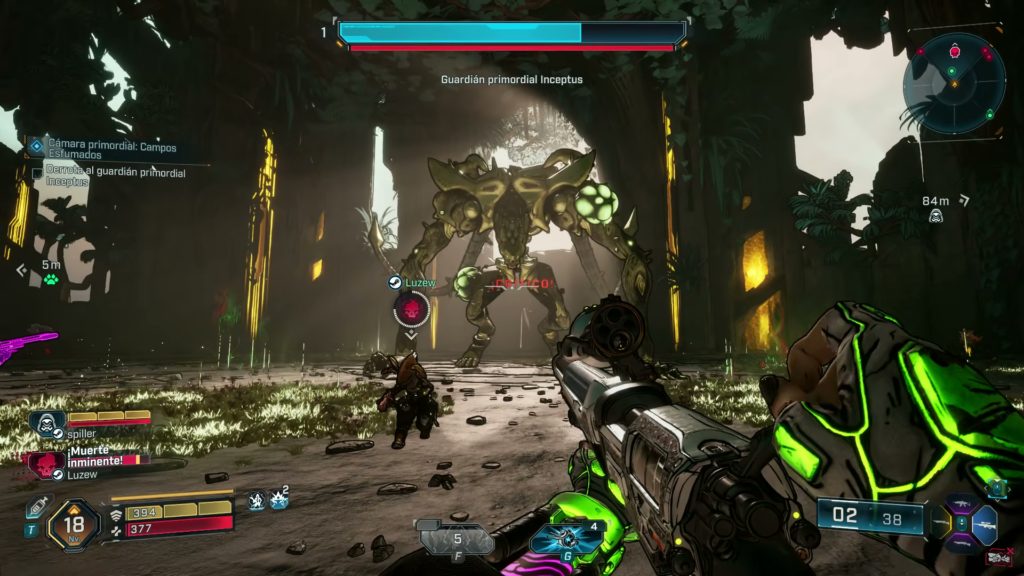This screenshot has height=576, width=1024.
Task: Select Luzew's red skull portrait
Action: [x=45, y=463]
